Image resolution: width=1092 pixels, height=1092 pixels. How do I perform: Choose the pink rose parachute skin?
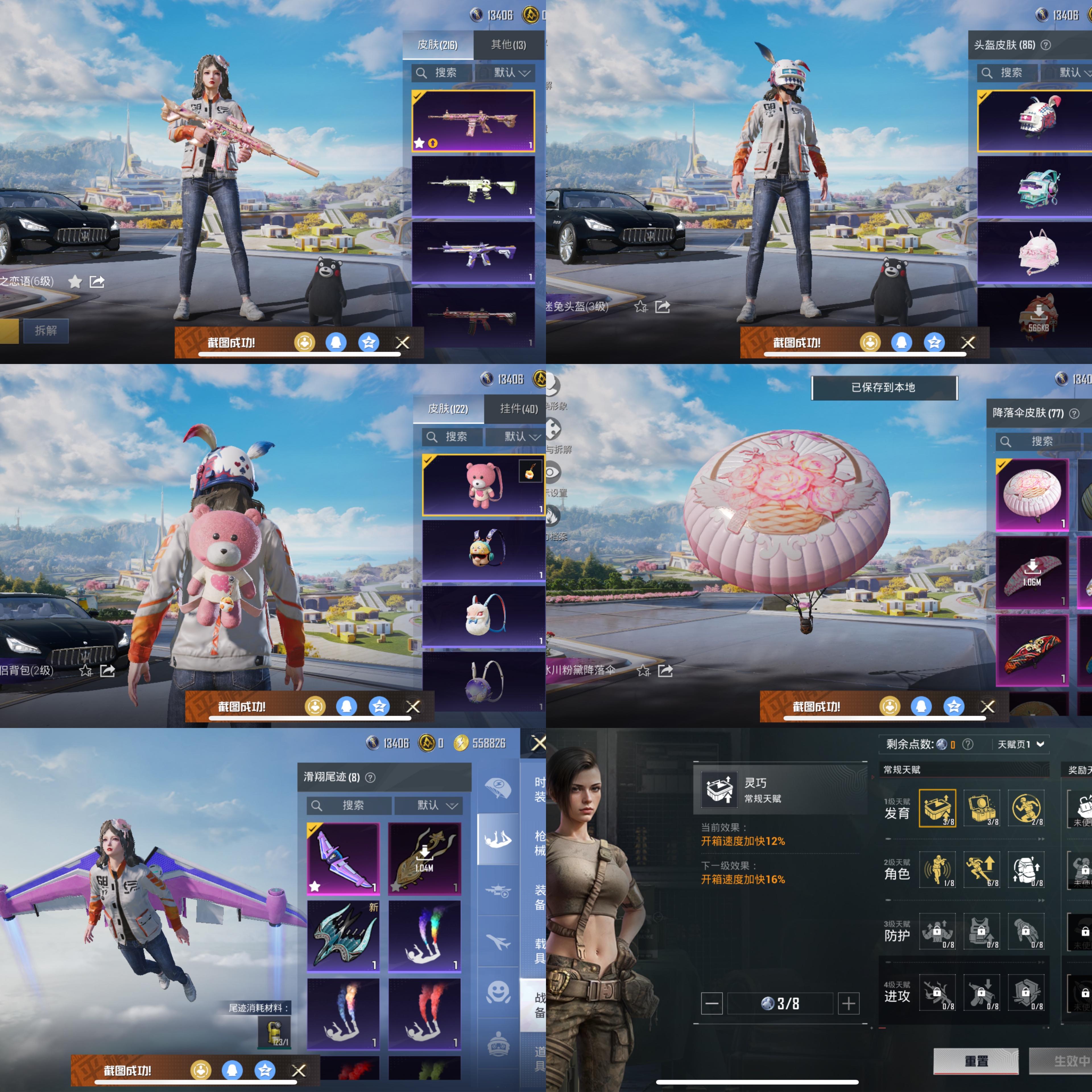tap(1032, 495)
